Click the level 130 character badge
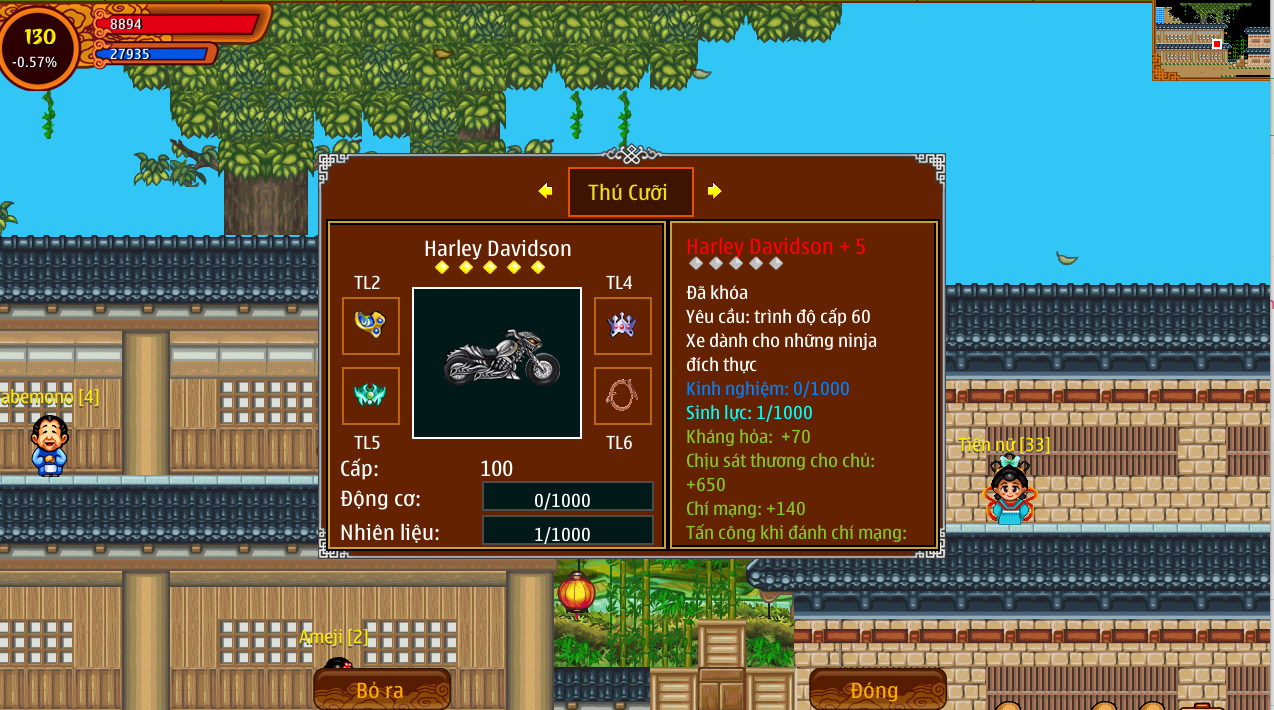Viewport: 1274px width, 710px height. [x=40, y=46]
